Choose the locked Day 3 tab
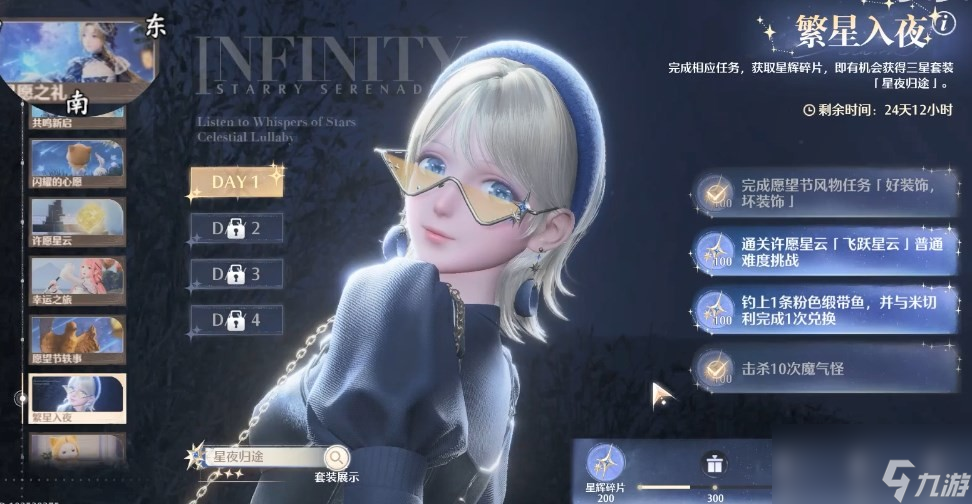The width and height of the screenshot is (972, 504). tap(236, 273)
